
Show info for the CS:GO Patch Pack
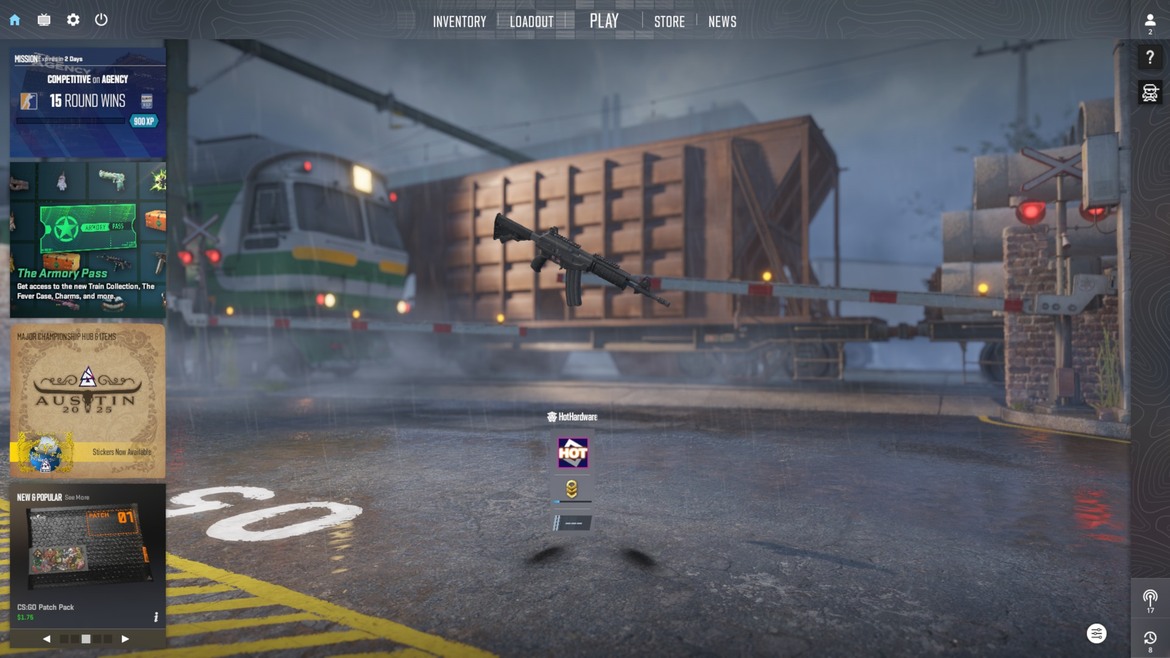(156, 617)
